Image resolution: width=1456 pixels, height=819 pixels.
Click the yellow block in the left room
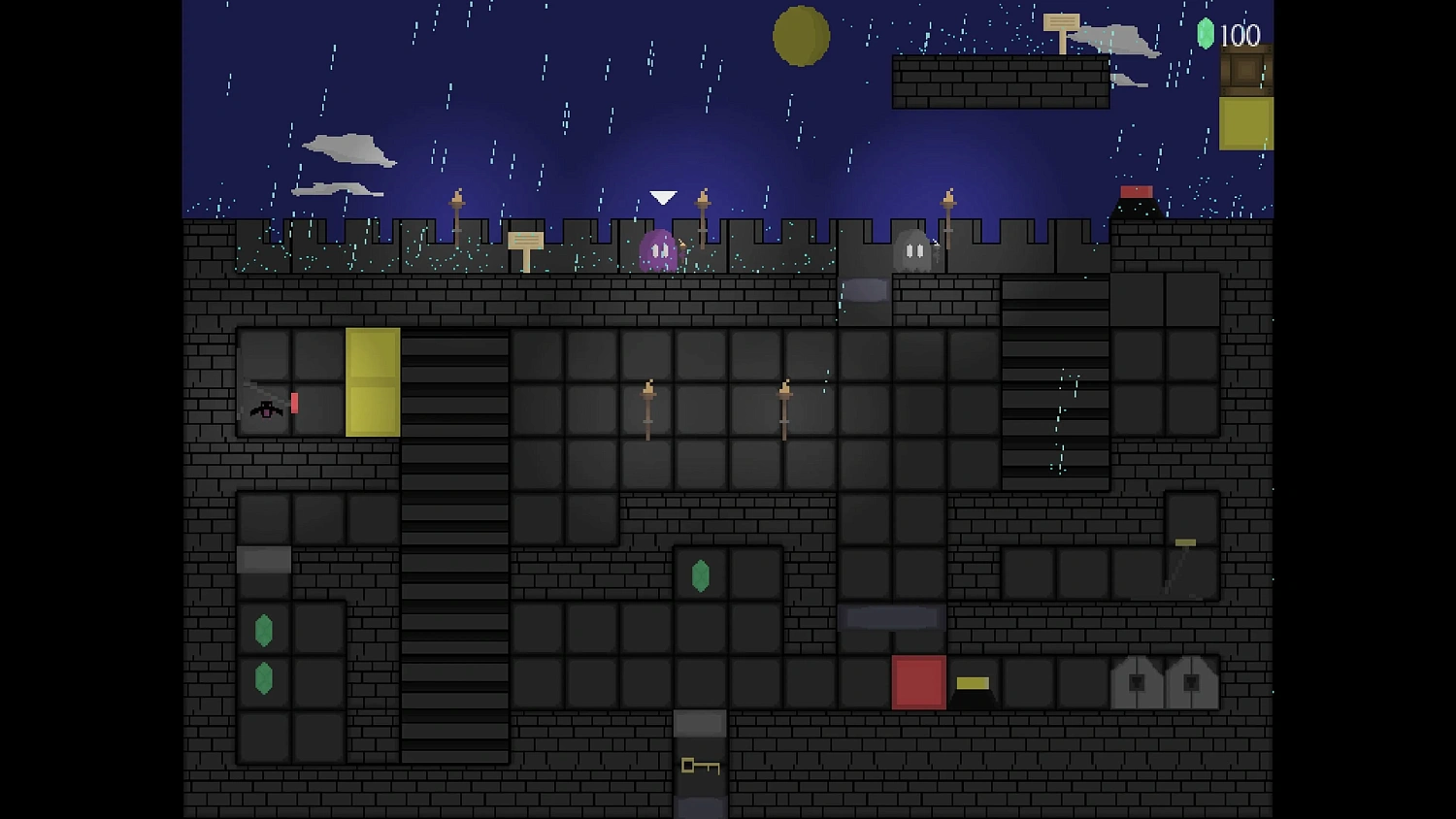(373, 380)
